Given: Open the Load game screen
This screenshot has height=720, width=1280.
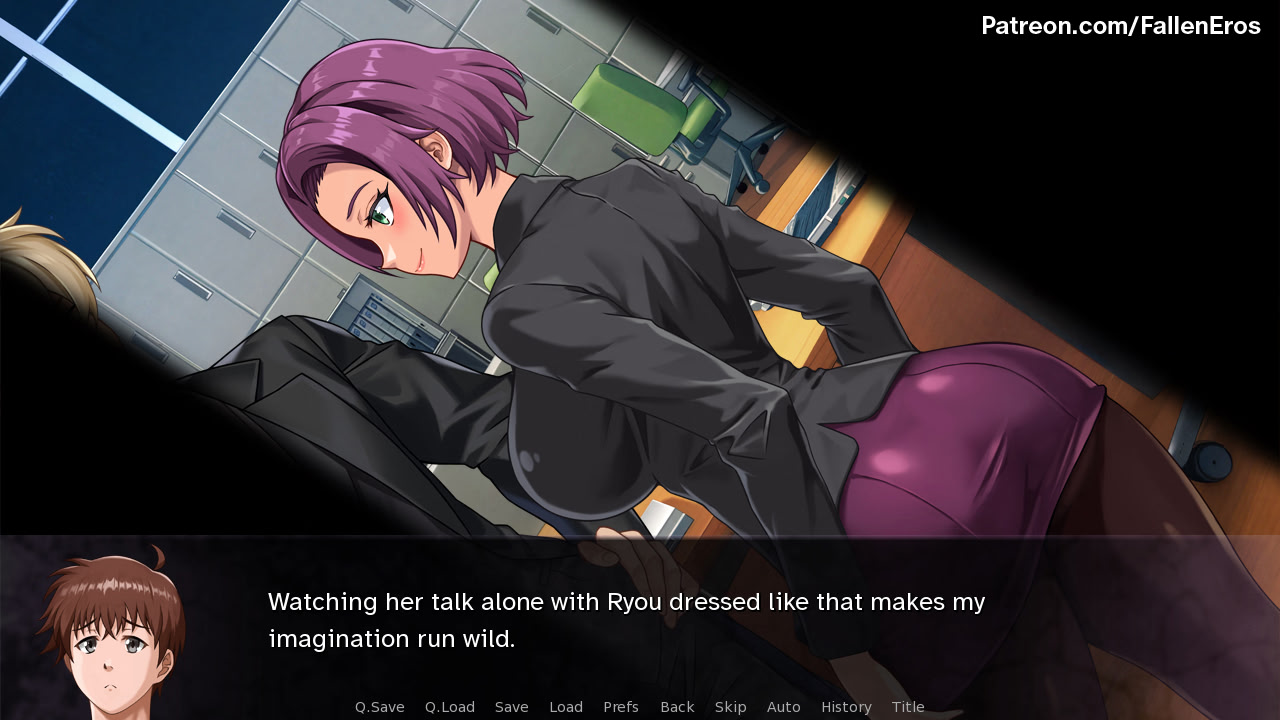Looking at the screenshot, I should (566, 706).
